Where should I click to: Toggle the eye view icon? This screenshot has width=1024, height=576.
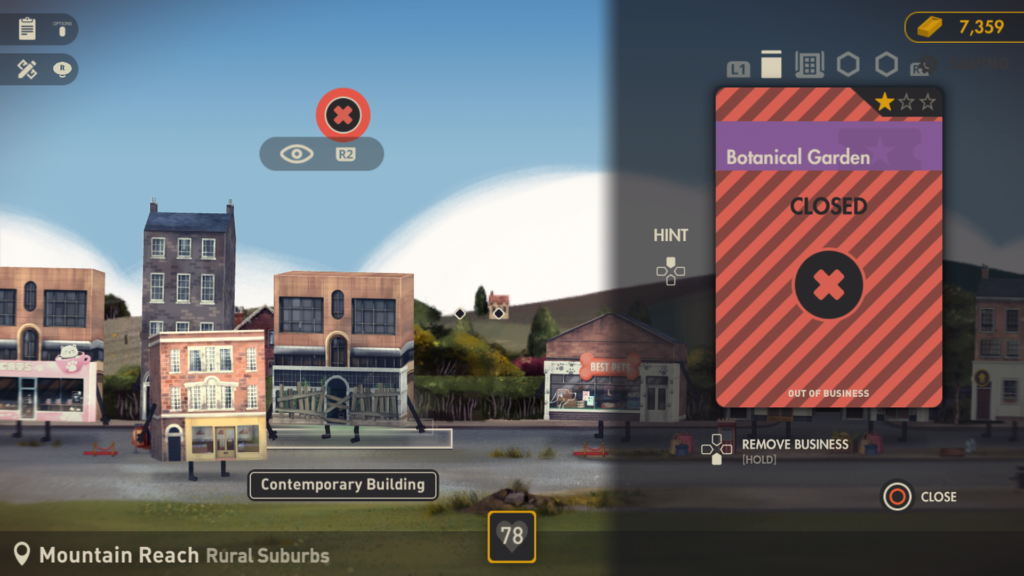click(x=297, y=154)
